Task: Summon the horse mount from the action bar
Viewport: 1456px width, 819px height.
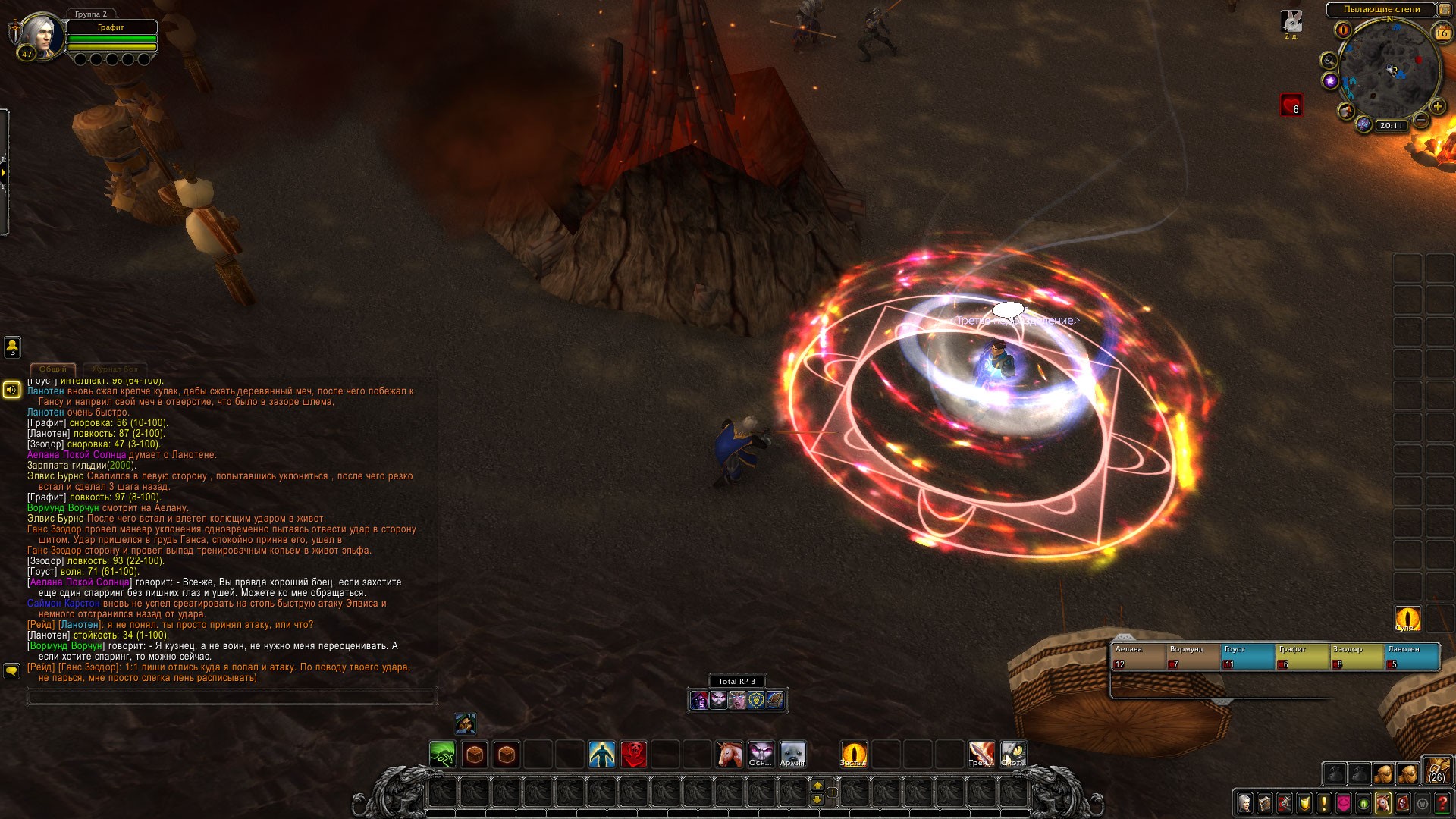Action: click(x=730, y=755)
